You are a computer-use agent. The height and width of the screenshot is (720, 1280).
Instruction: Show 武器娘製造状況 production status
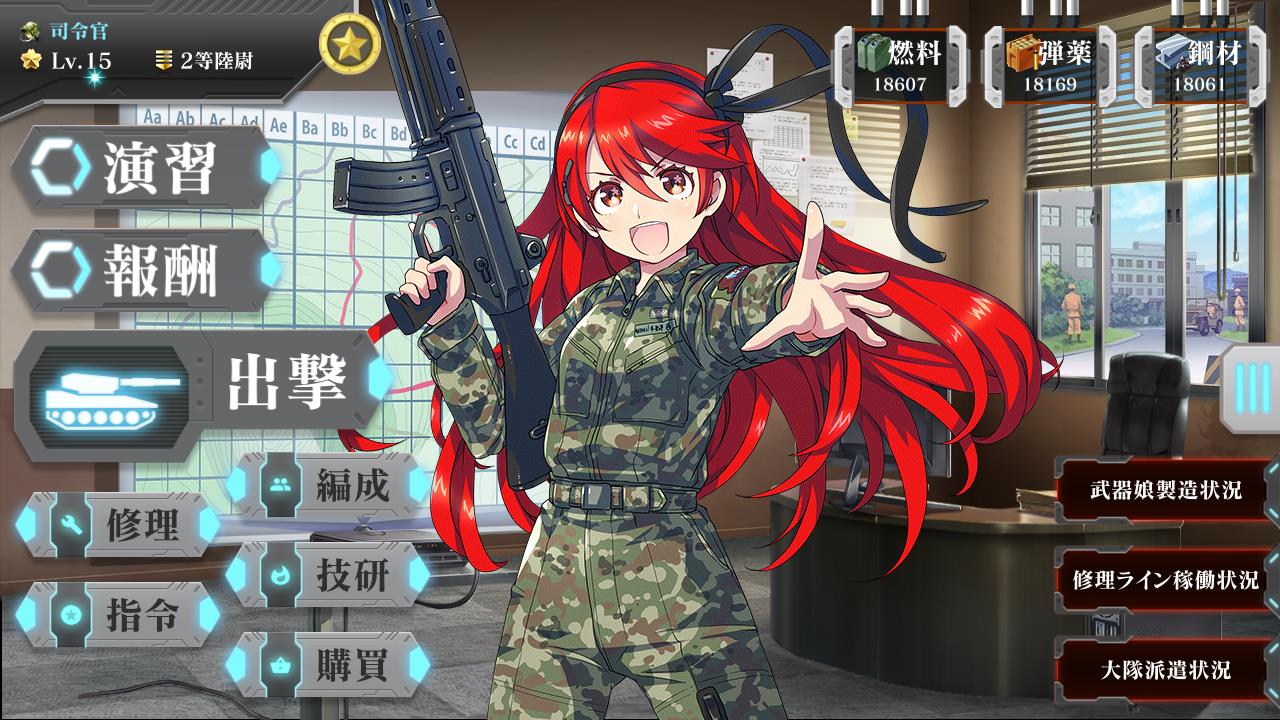[x=1165, y=490]
